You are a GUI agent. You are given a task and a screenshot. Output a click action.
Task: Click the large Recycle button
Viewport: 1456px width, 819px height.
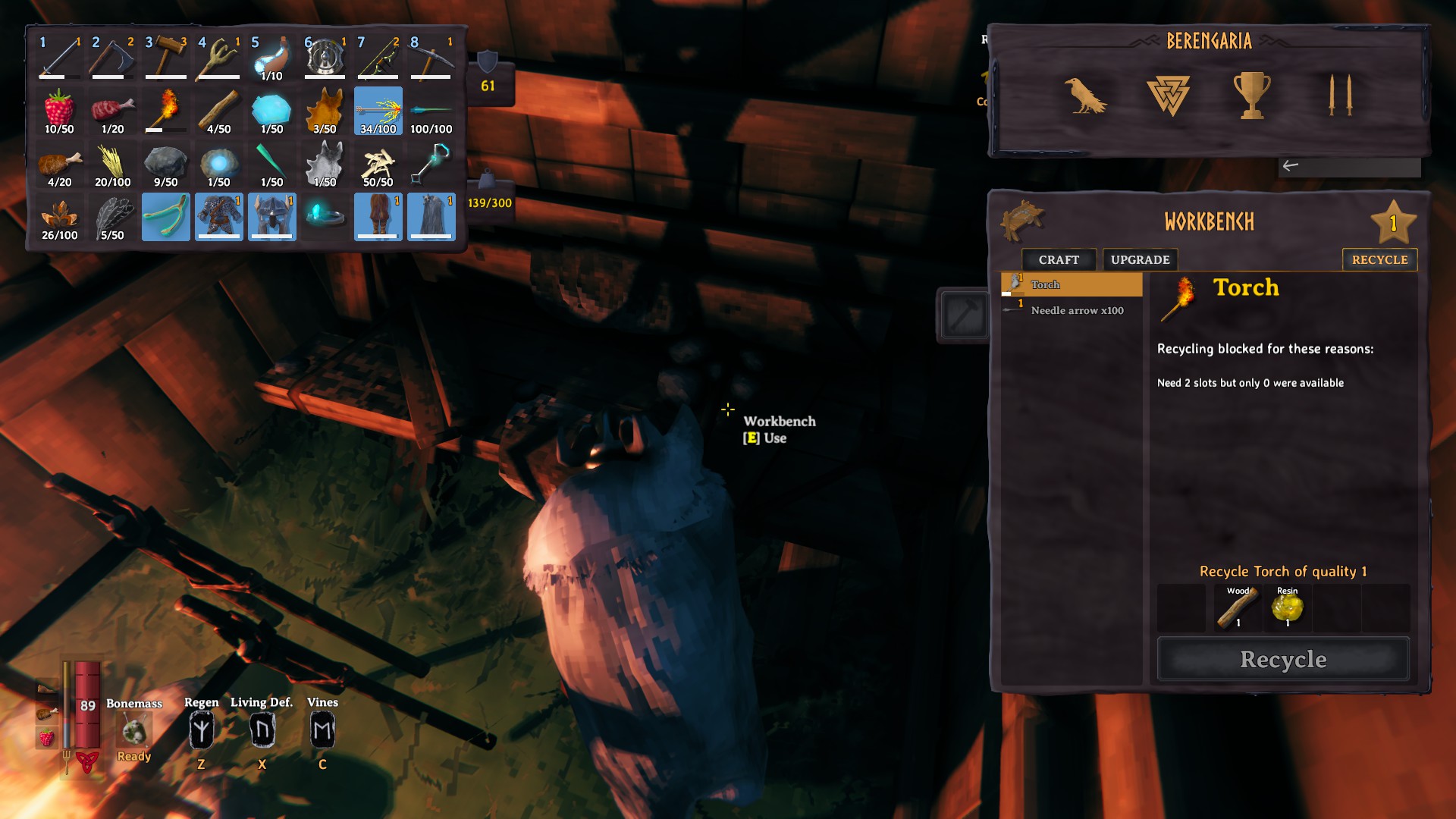pyautogui.click(x=1283, y=659)
